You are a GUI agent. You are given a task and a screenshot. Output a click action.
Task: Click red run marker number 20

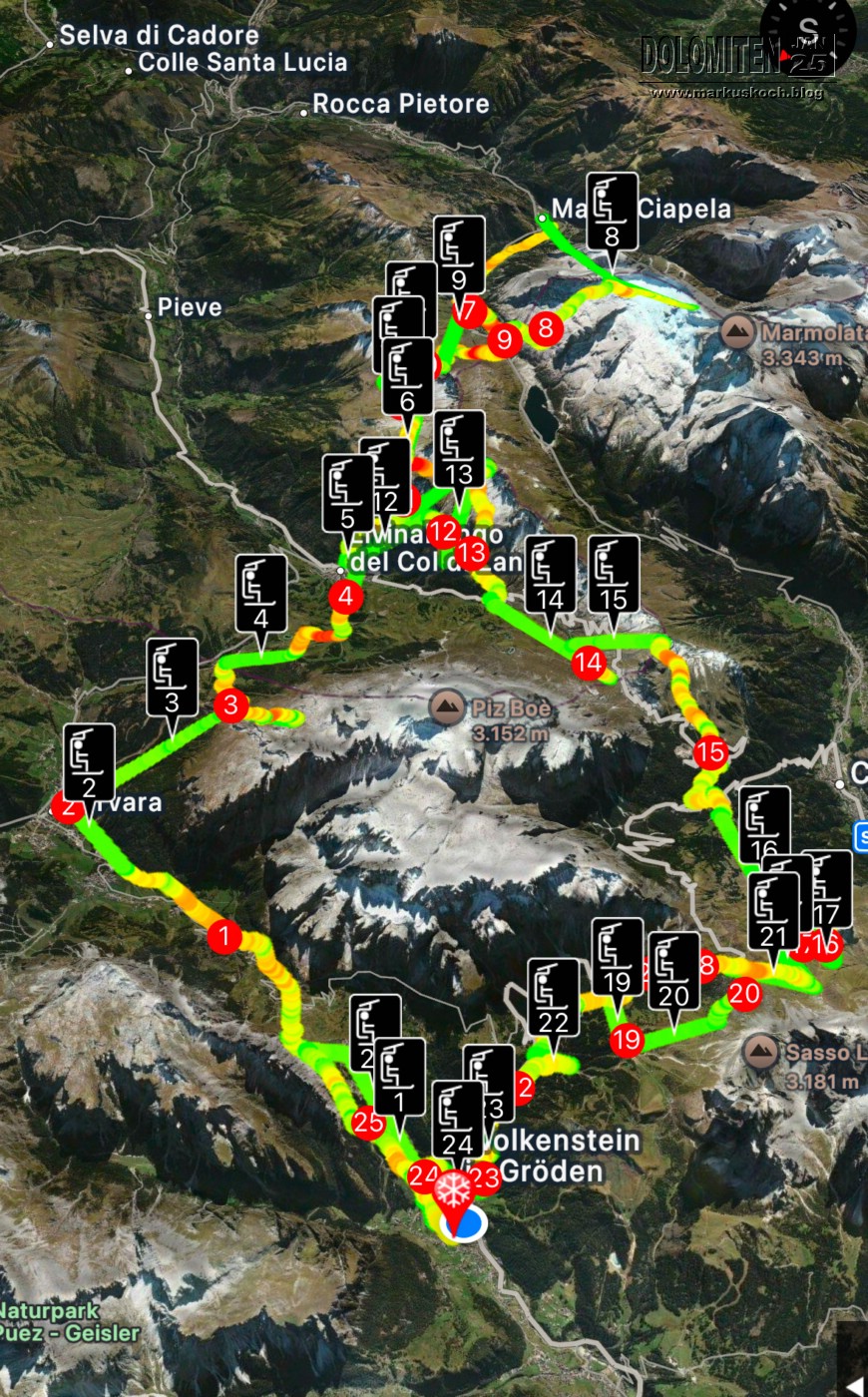click(x=744, y=993)
